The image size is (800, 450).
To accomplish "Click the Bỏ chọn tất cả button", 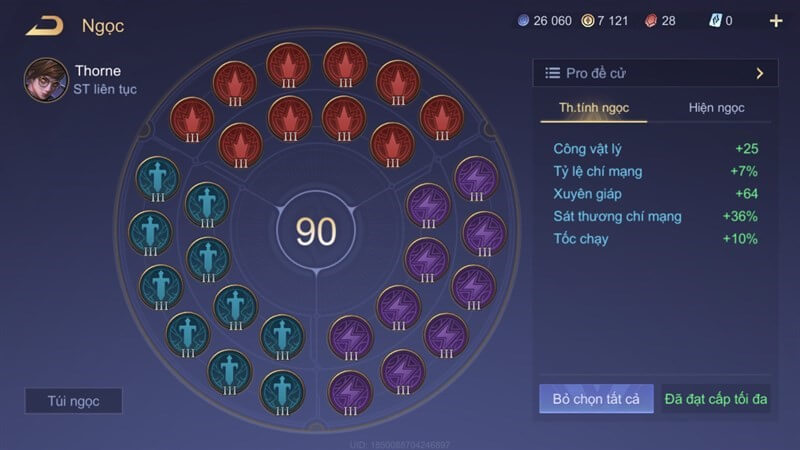I will click(596, 399).
